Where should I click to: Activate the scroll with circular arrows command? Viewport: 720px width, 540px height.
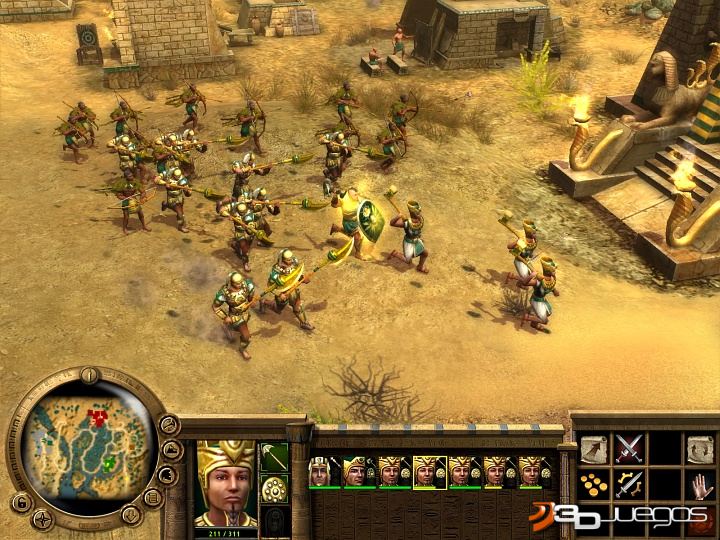point(699,449)
